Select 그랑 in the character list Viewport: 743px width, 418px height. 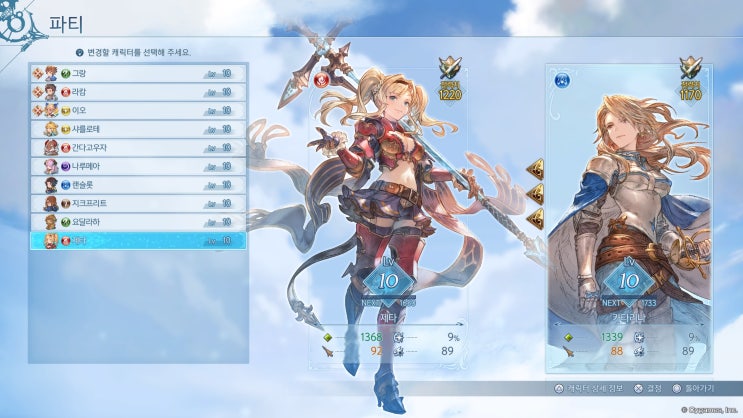[x=138, y=73]
